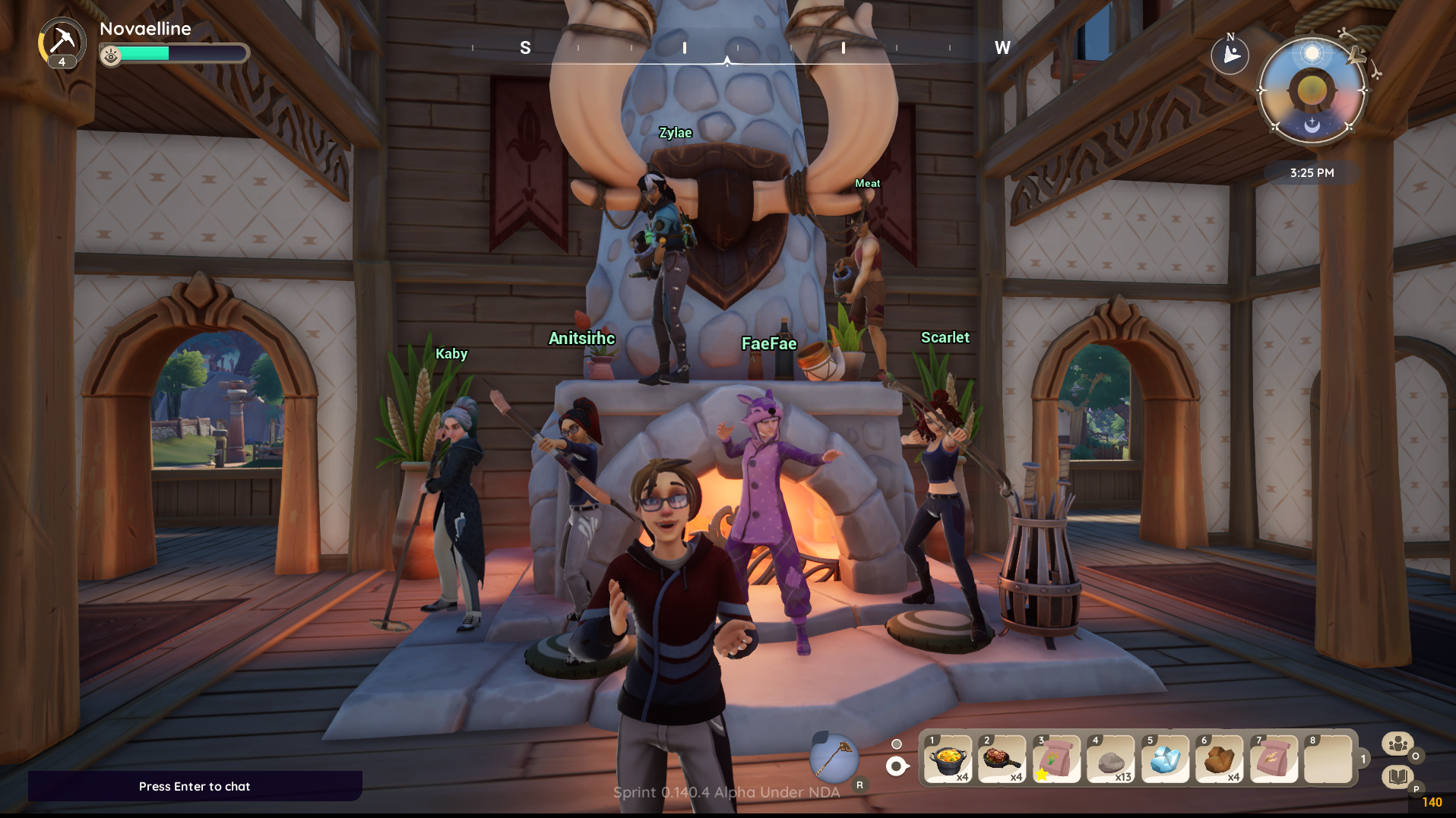
Task: Choose the starred seed bag in slot 3
Action: tap(1056, 759)
